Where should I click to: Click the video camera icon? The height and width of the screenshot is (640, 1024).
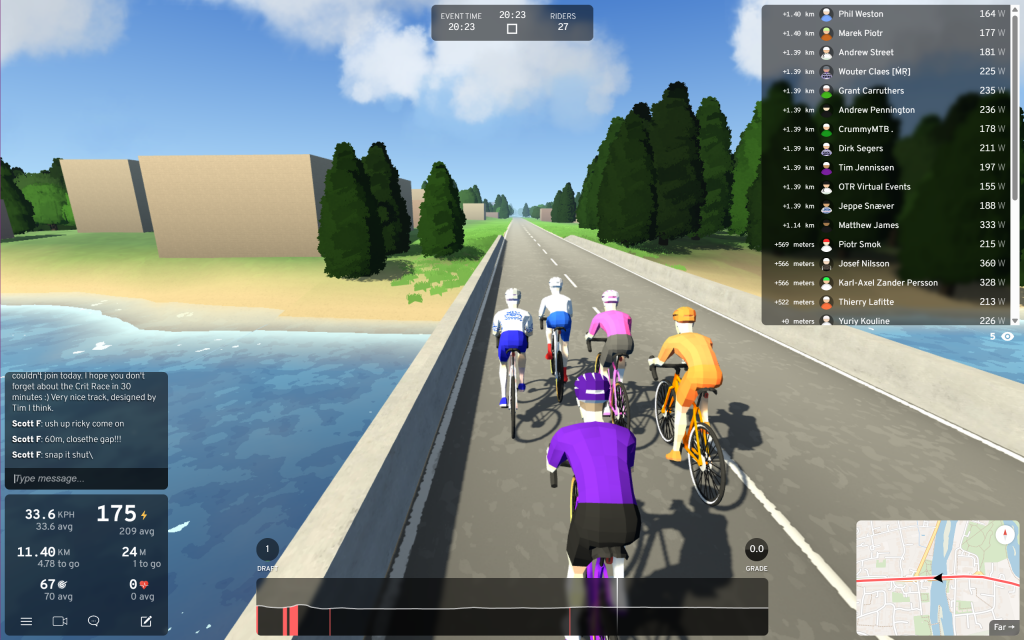click(x=60, y=621)
